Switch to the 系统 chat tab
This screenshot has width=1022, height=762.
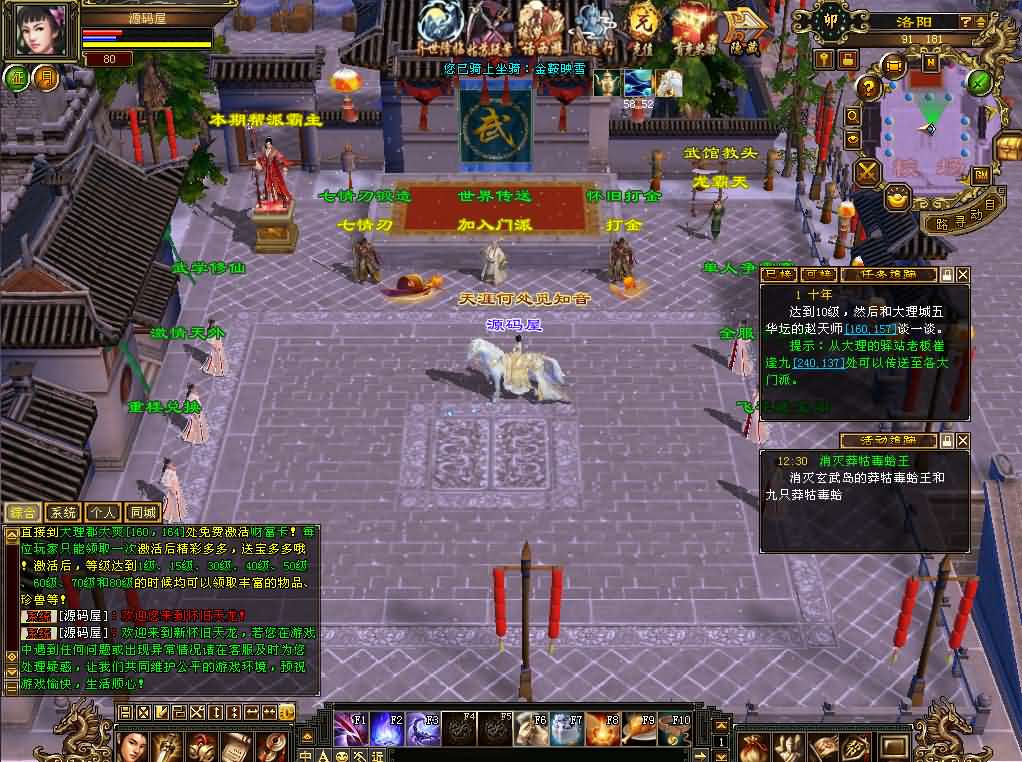[x=62, y=512]
